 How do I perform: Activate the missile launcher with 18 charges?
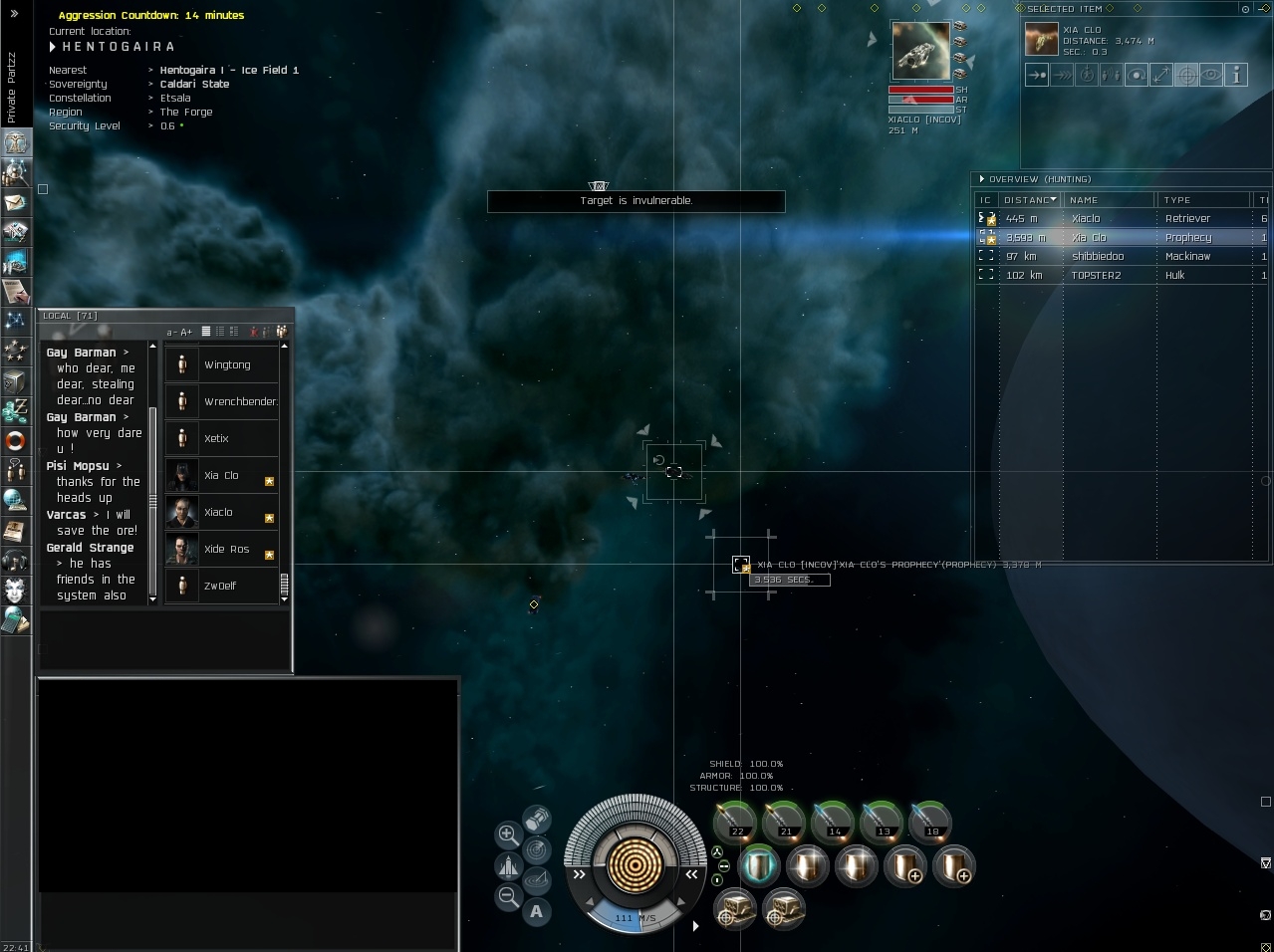(930, 823)
